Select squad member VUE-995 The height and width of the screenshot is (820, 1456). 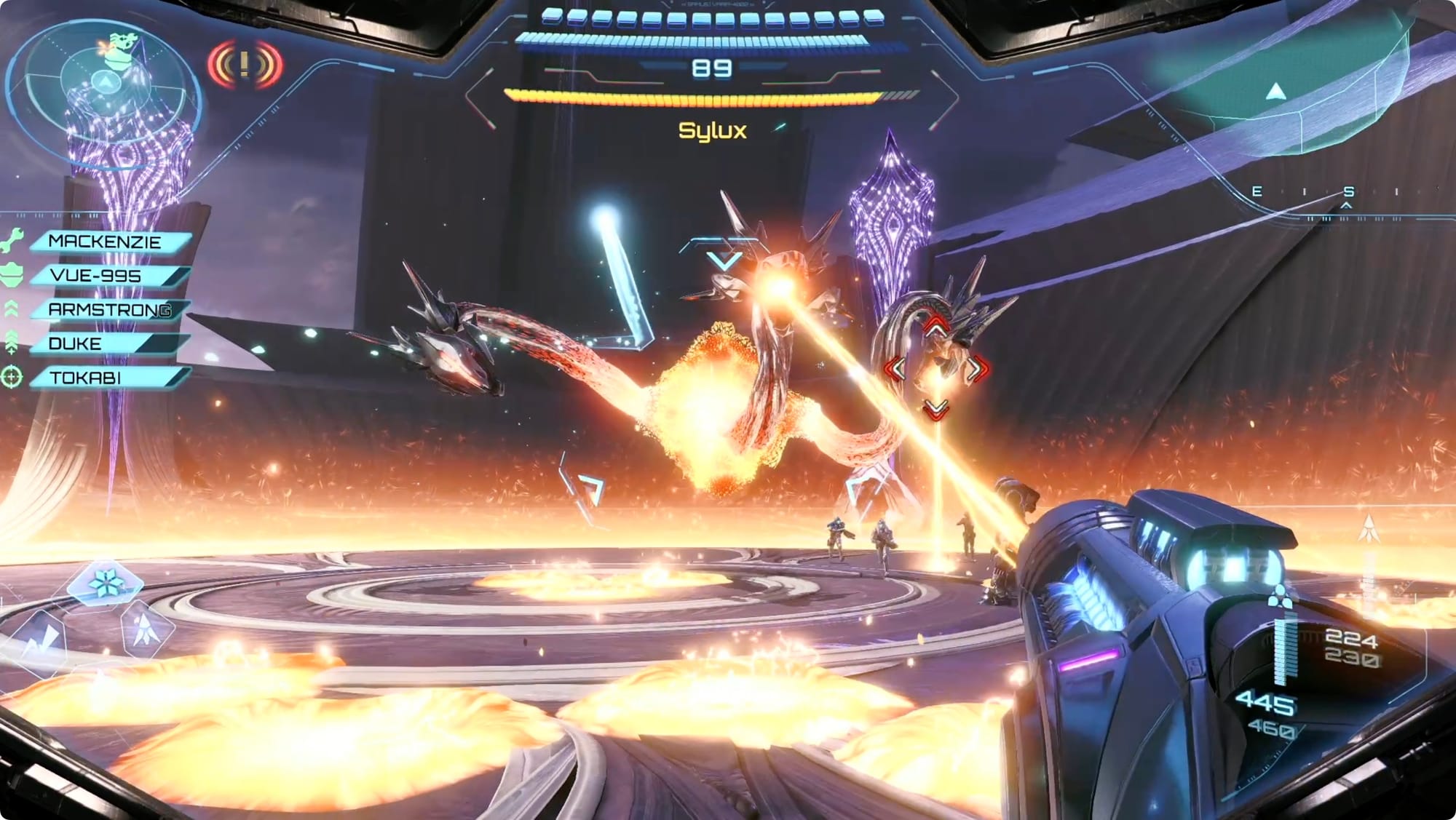(x=109, y=276)
